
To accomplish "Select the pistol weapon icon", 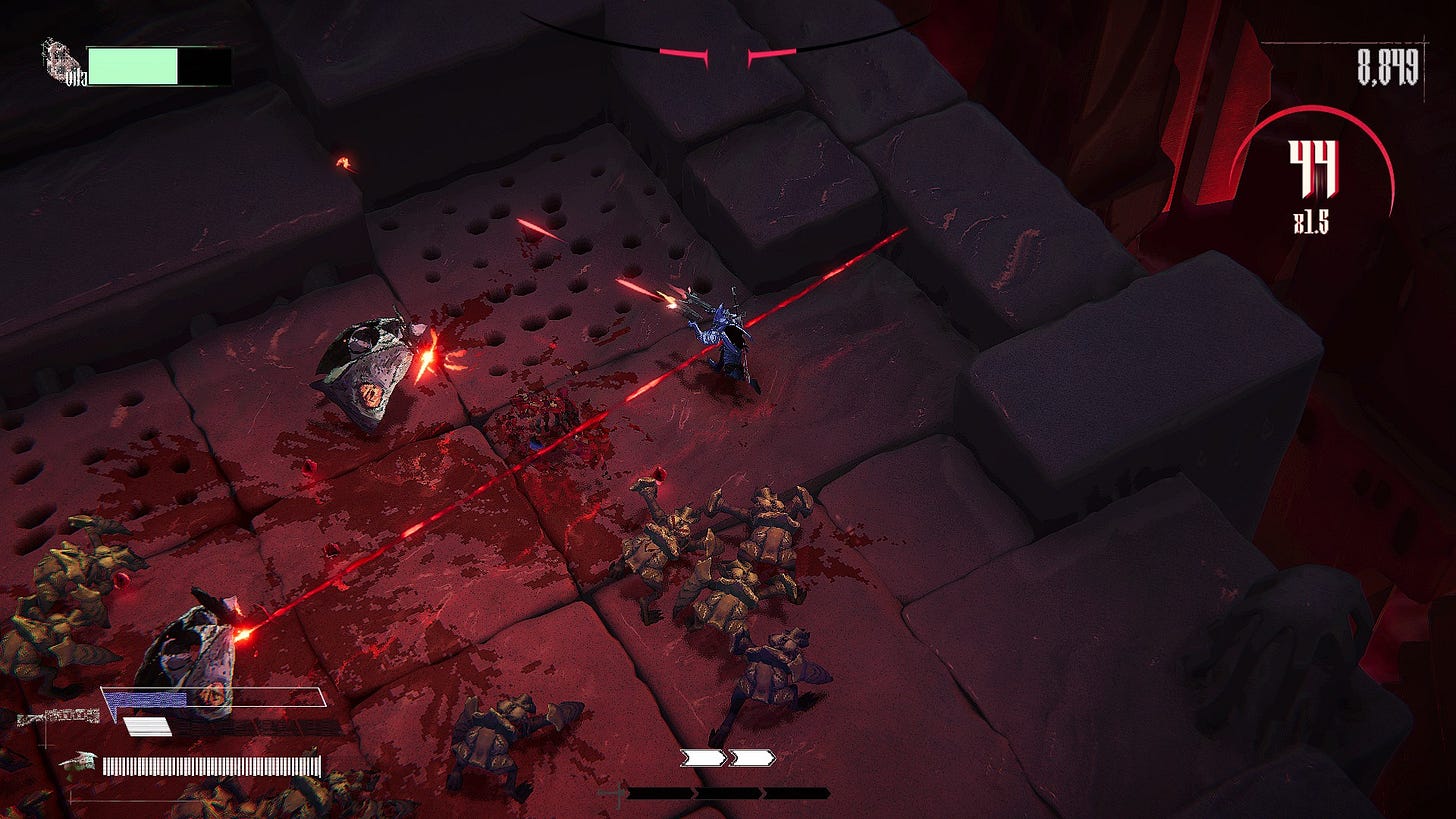I will (78, 764).
